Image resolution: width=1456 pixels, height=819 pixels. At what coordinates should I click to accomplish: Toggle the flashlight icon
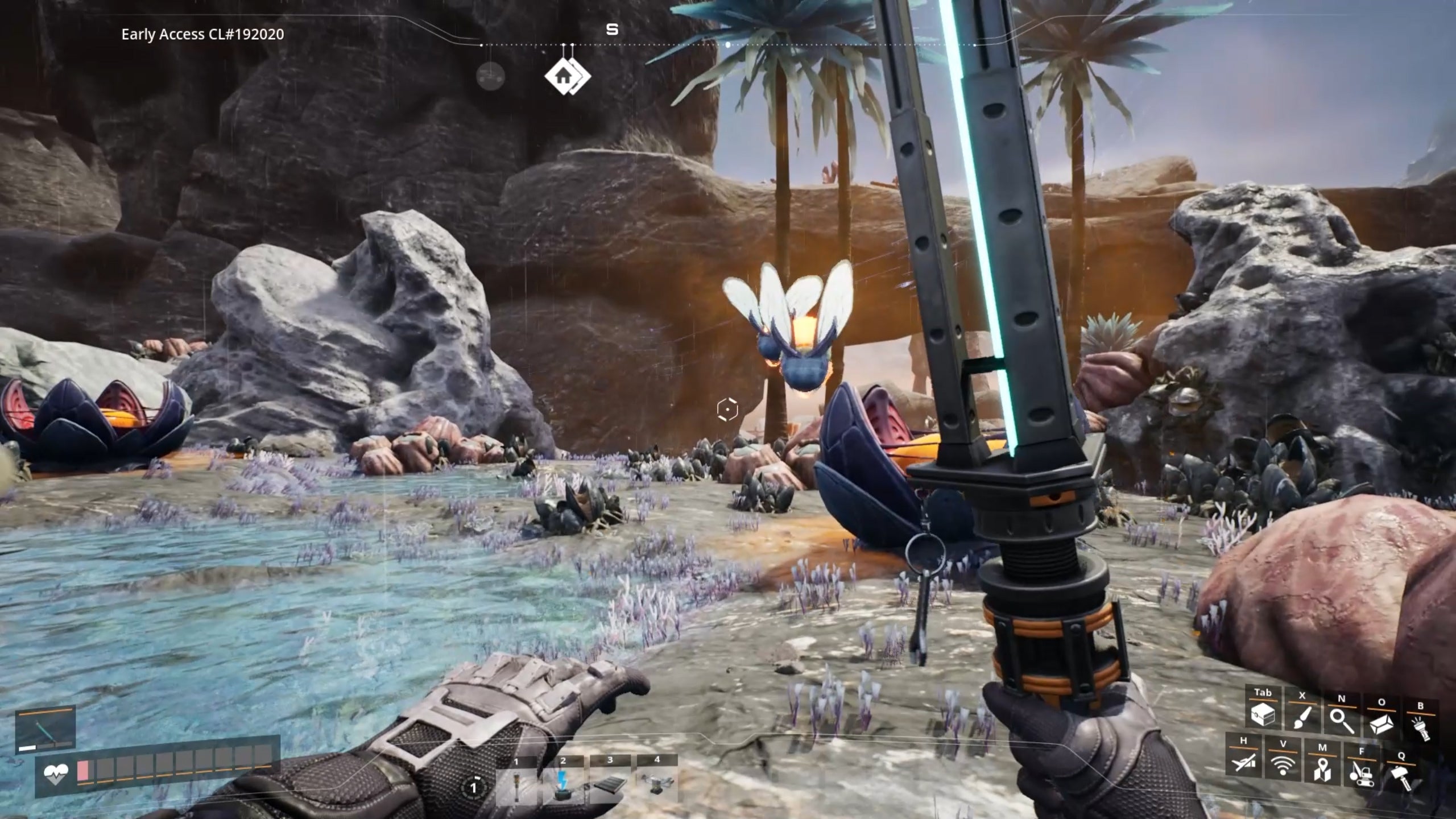pyautogui.click(x=1420, y=727)
